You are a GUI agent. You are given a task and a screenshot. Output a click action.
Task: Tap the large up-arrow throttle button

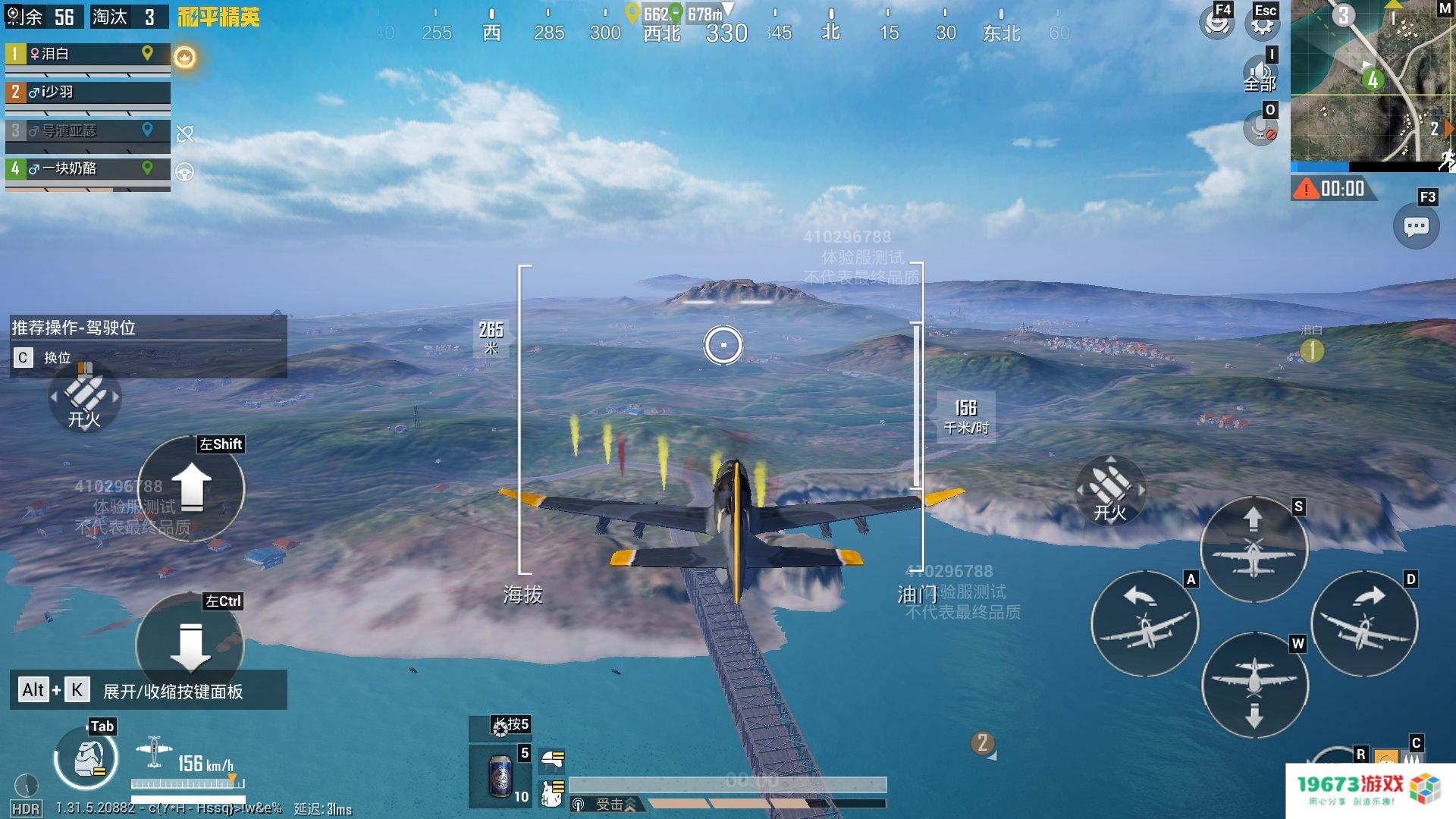tap(191, 488)
